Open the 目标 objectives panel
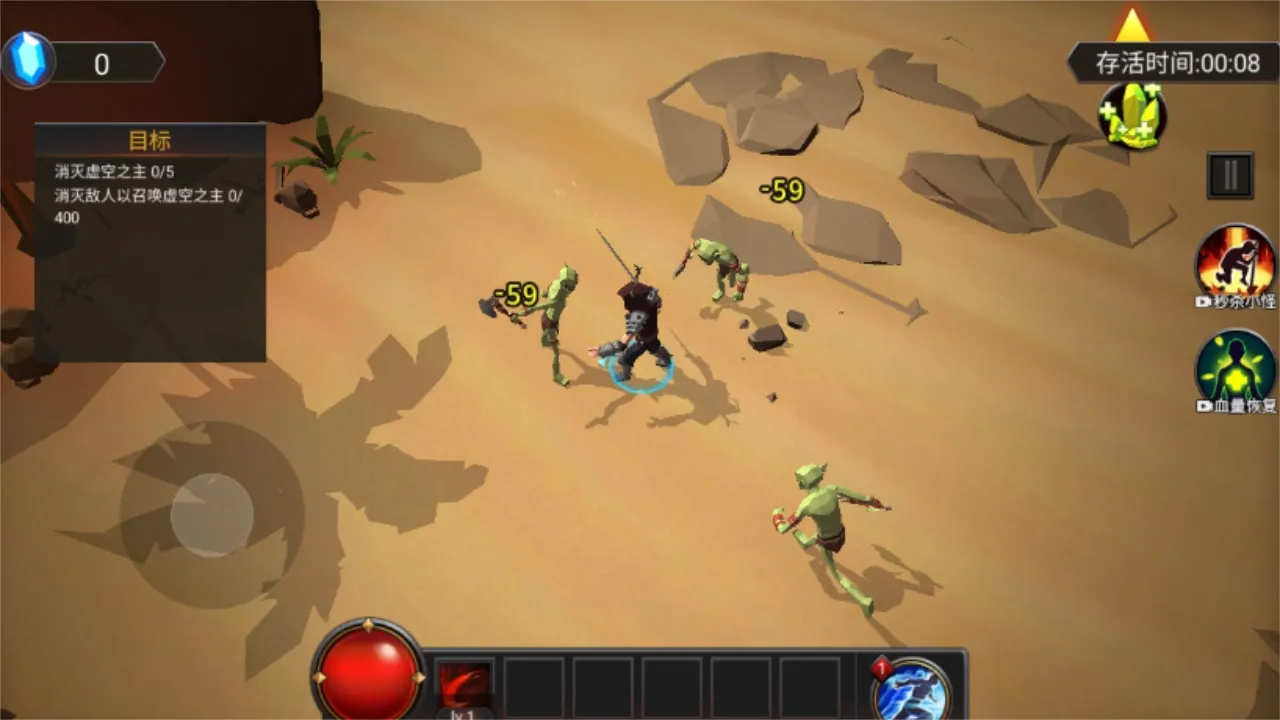The width and height of the screenshot is (1280, 720). (x=150, y=141)
